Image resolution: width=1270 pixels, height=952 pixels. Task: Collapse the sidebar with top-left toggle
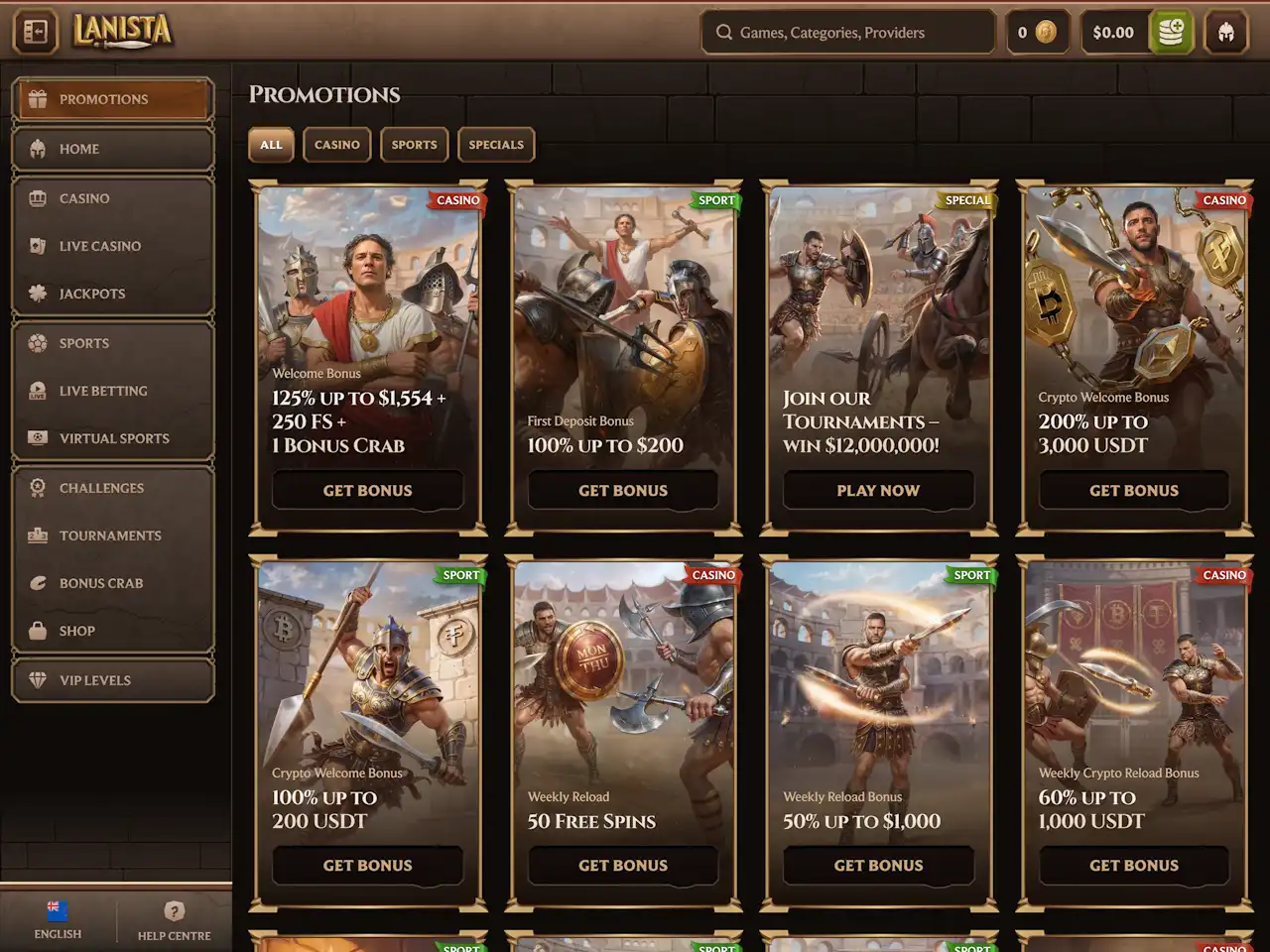(x=36, y=33)
